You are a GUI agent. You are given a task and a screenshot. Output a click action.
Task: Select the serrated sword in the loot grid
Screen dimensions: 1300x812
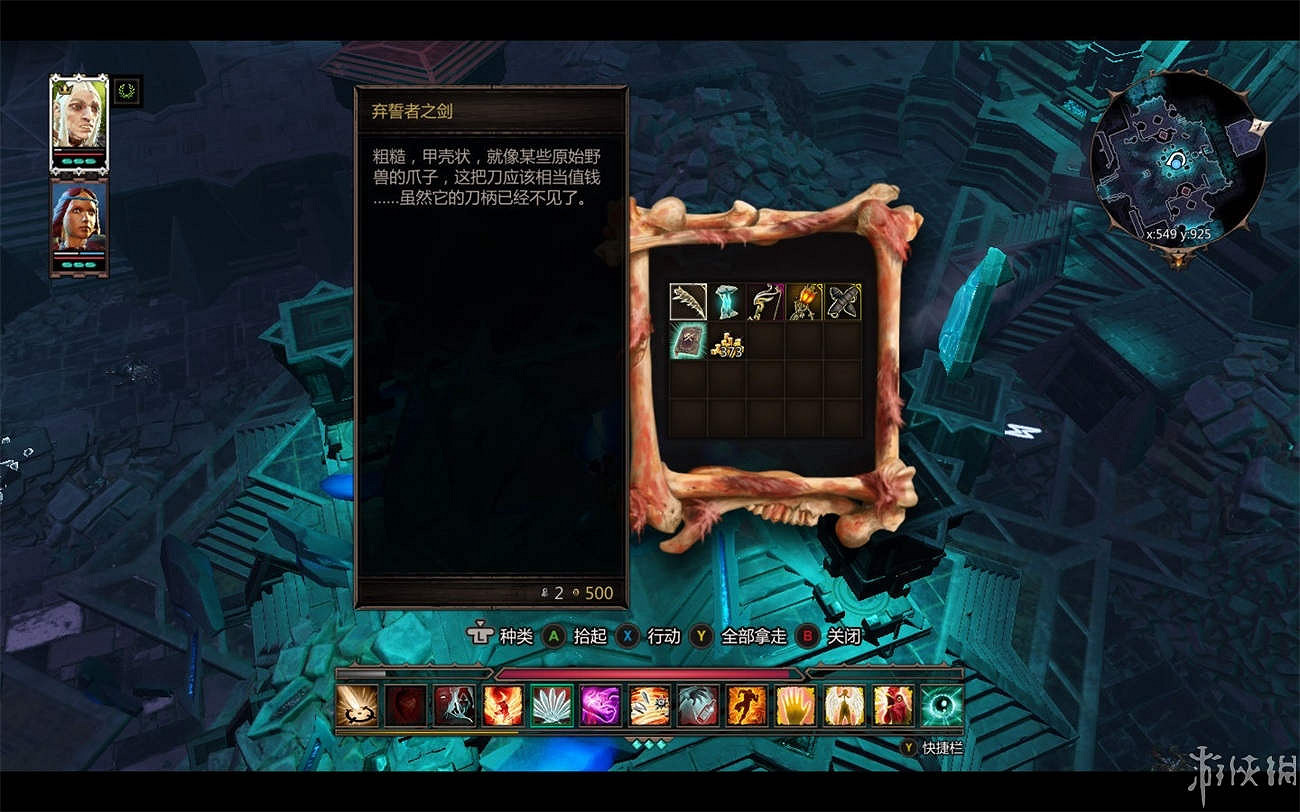pyautogui.click(x=687, y=303)
